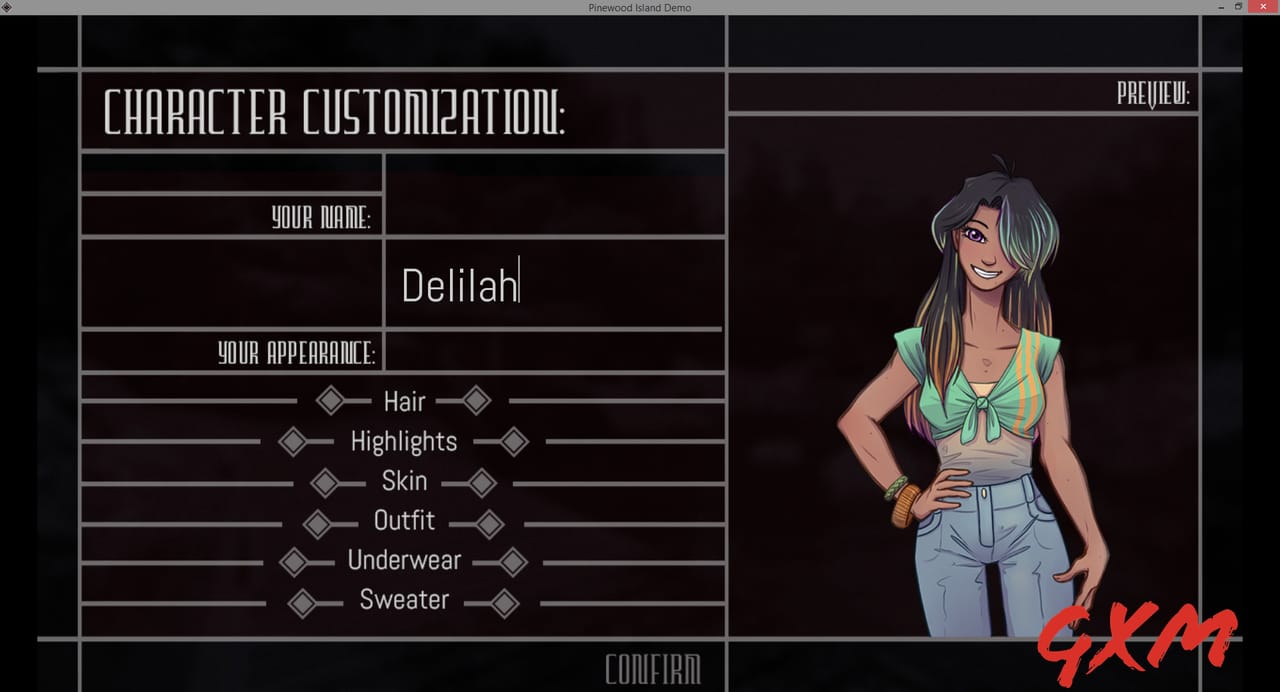The image size is (1280, 692).
Task: Choose previous Skin tone
Action: (324, 483)
